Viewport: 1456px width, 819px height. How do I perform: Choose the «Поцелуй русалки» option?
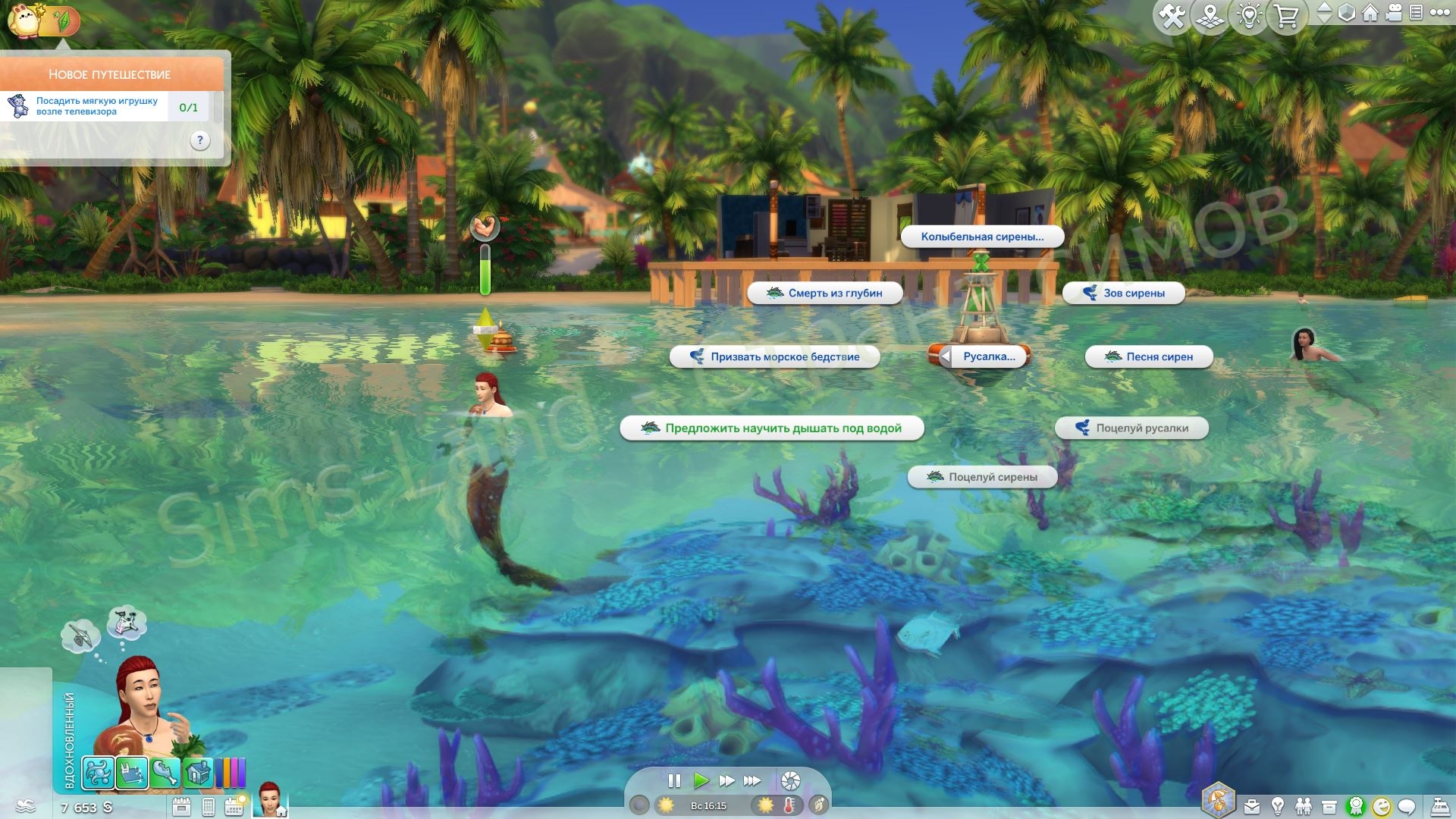tap(1131, 428)
